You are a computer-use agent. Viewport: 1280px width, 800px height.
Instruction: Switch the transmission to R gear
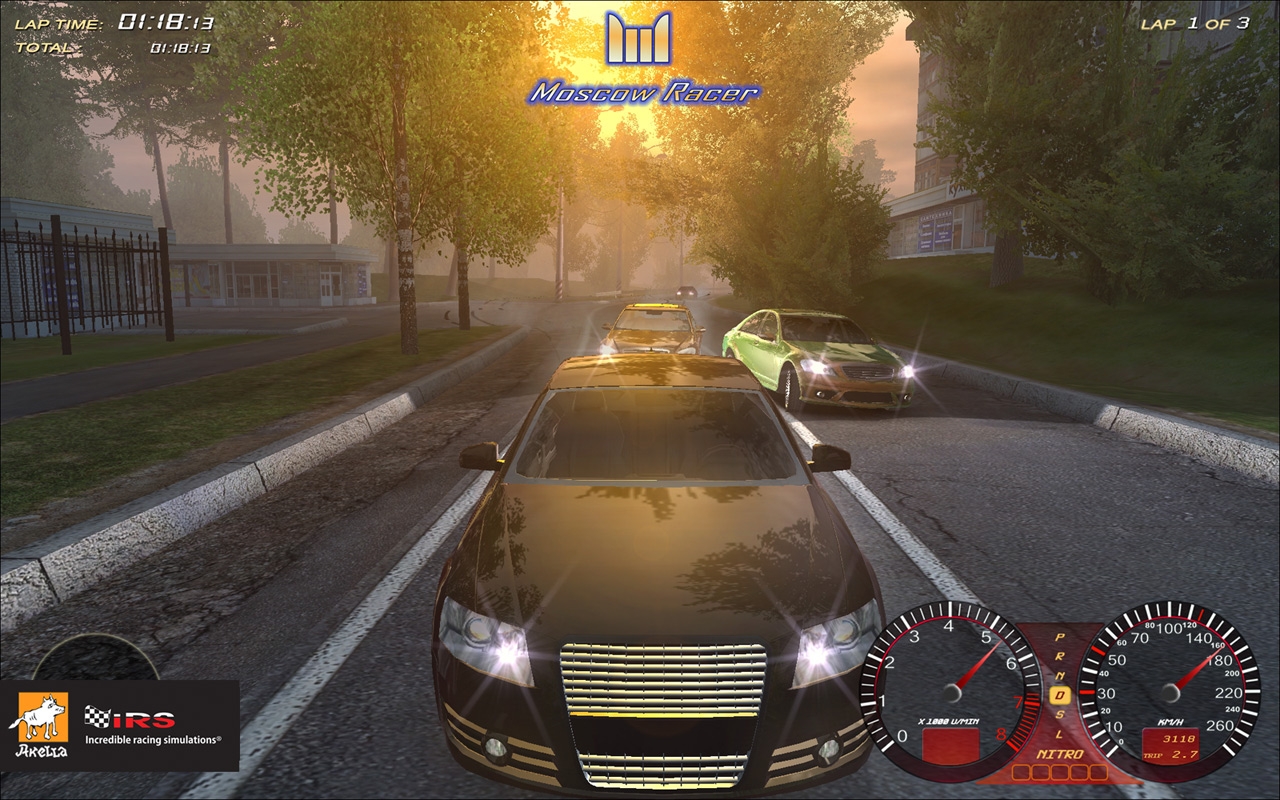coord(1059,656)
